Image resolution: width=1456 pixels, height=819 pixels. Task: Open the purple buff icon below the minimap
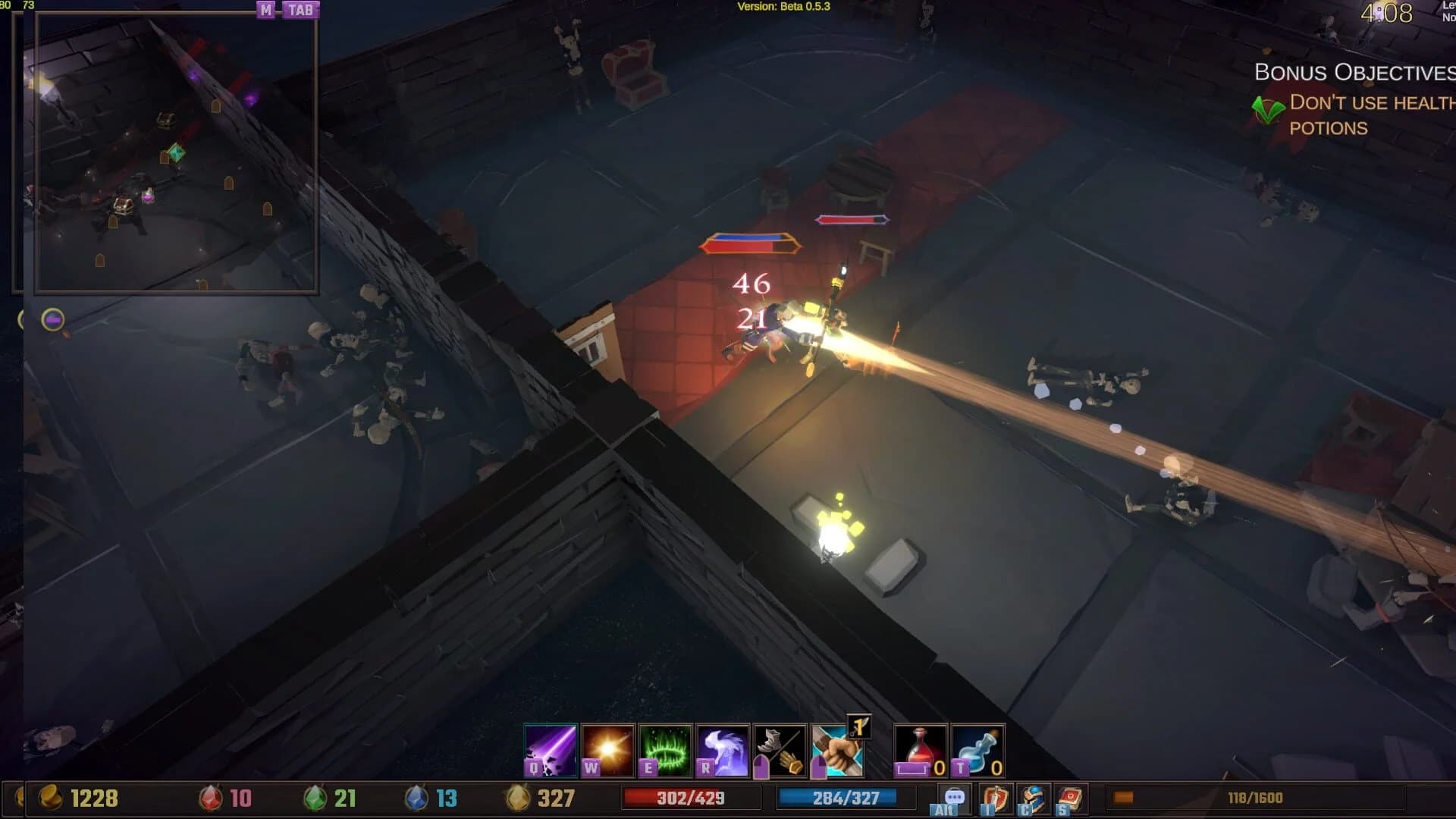click(53, 321)
